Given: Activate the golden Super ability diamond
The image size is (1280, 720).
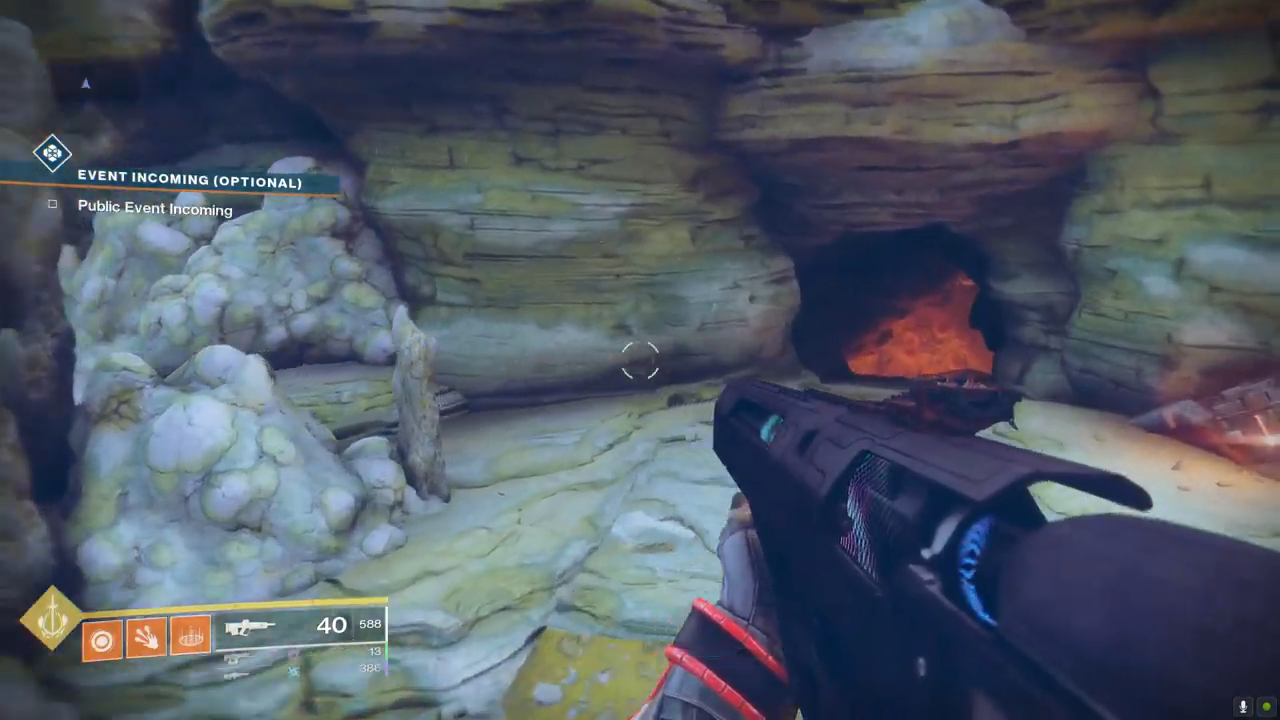Looking at the screenshot, I should [52, 619].
